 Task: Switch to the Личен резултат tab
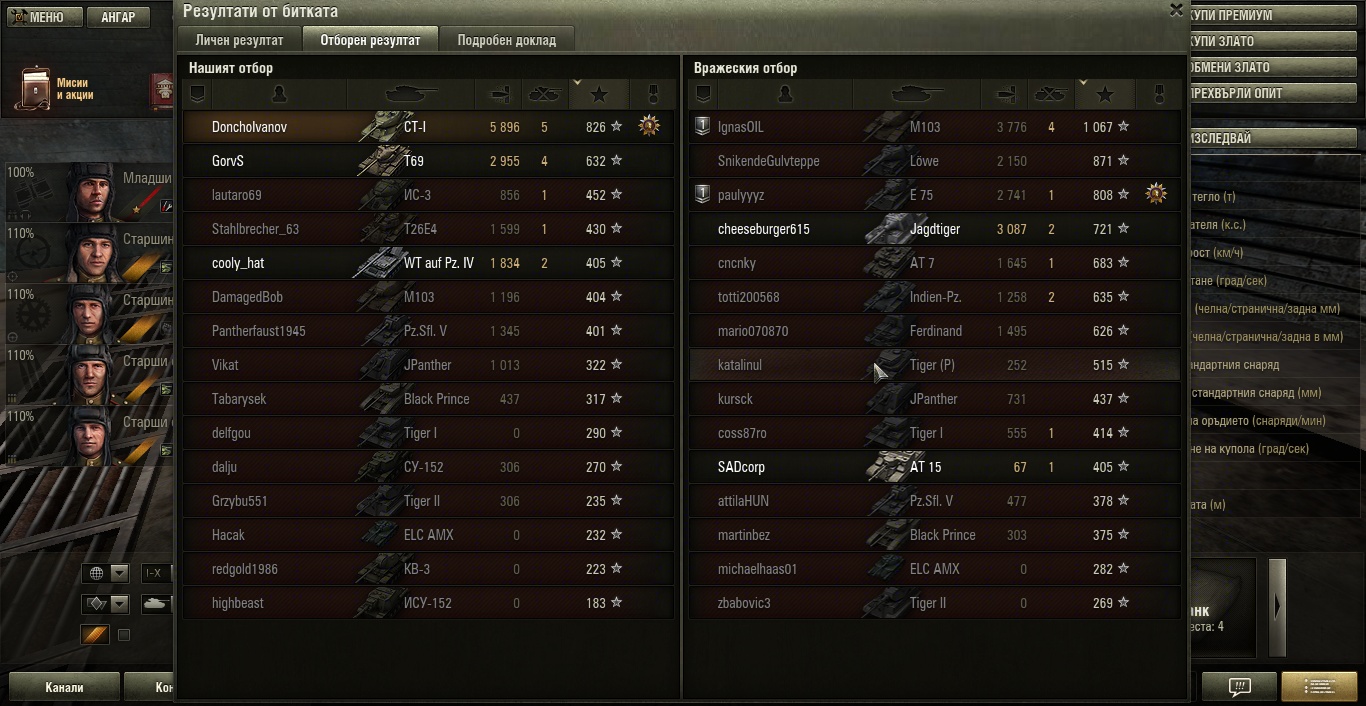coord(240,40)
